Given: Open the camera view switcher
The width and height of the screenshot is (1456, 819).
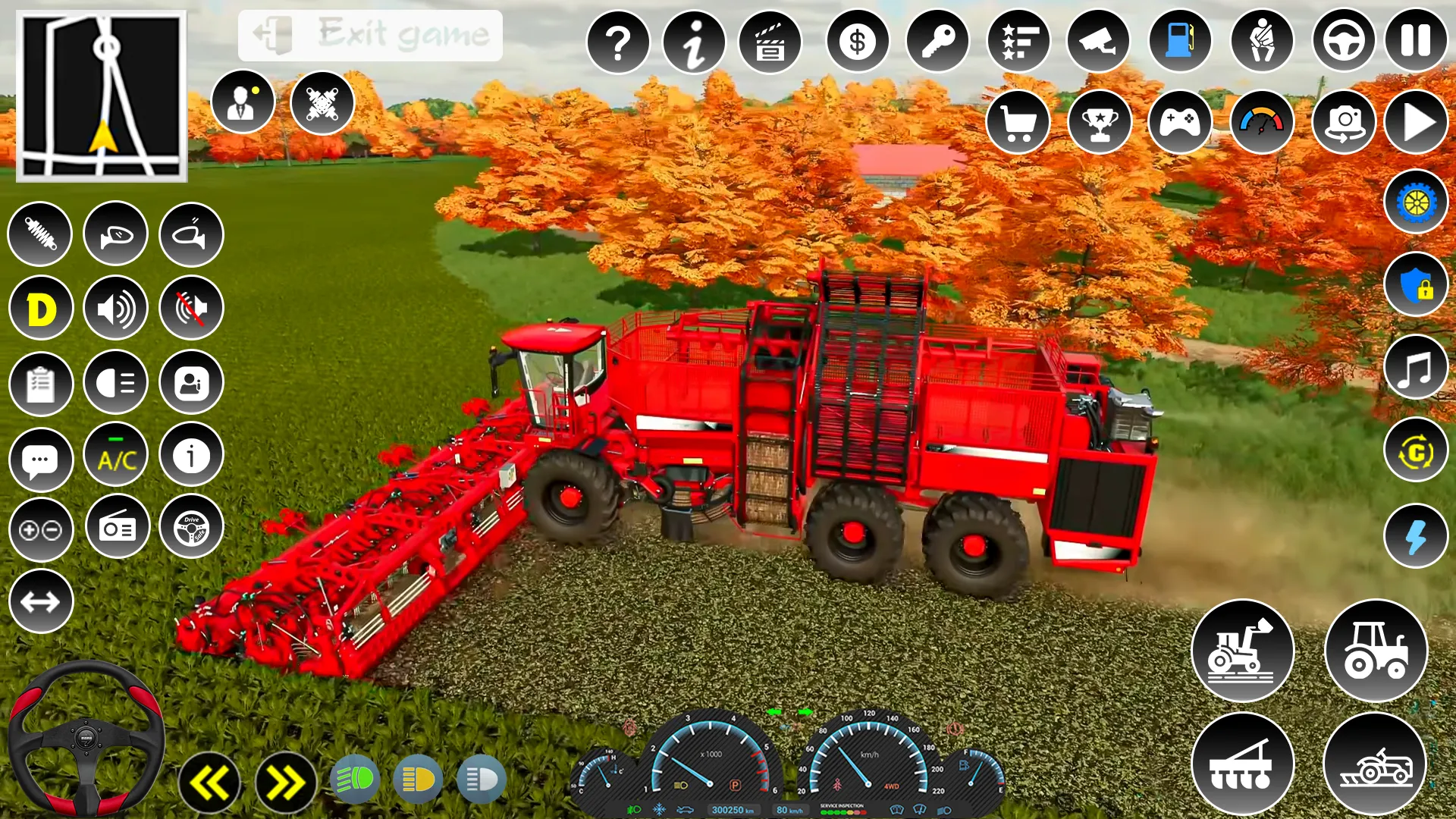Looking at the screenshot, I should pyautogui.click(x=1099, y=42).
